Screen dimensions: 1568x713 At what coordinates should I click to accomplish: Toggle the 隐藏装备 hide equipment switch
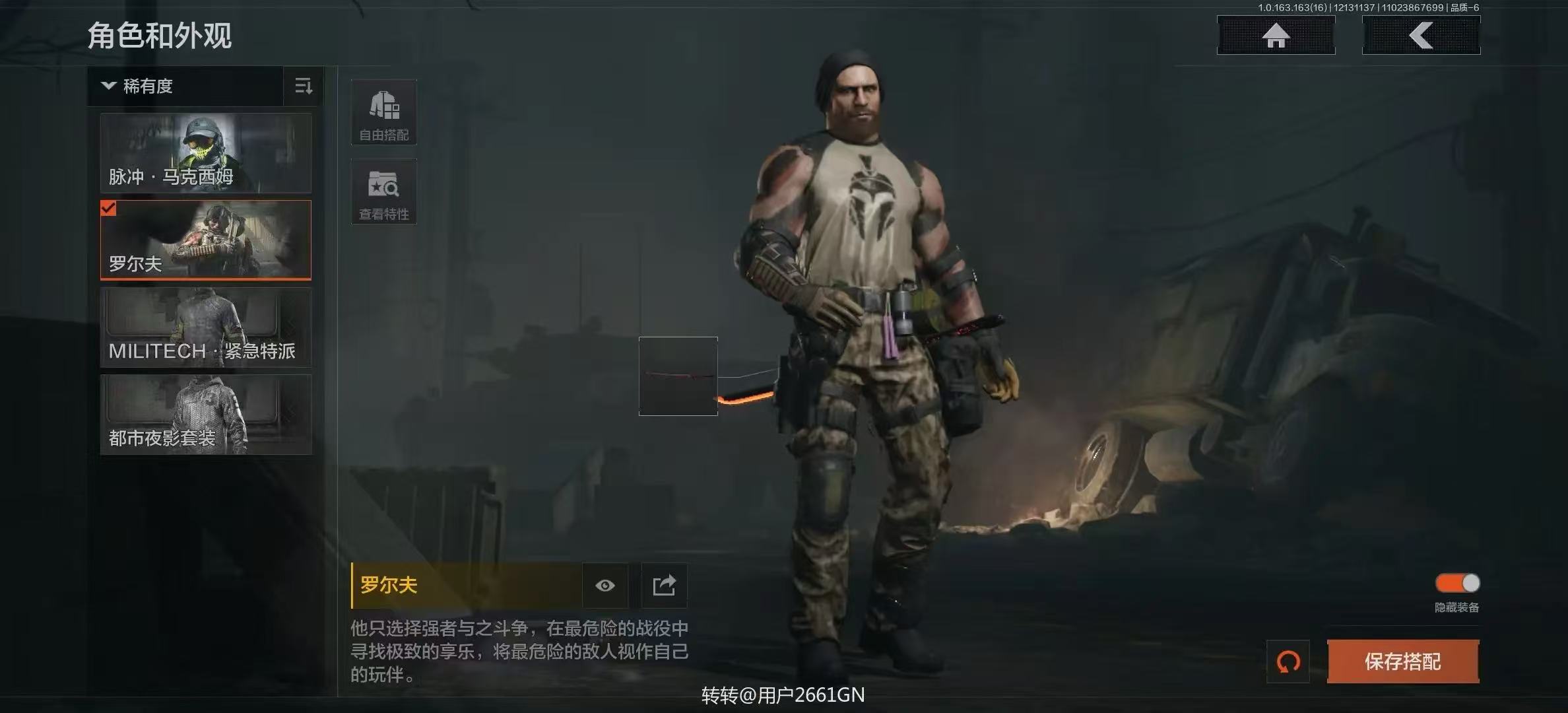1457,584
